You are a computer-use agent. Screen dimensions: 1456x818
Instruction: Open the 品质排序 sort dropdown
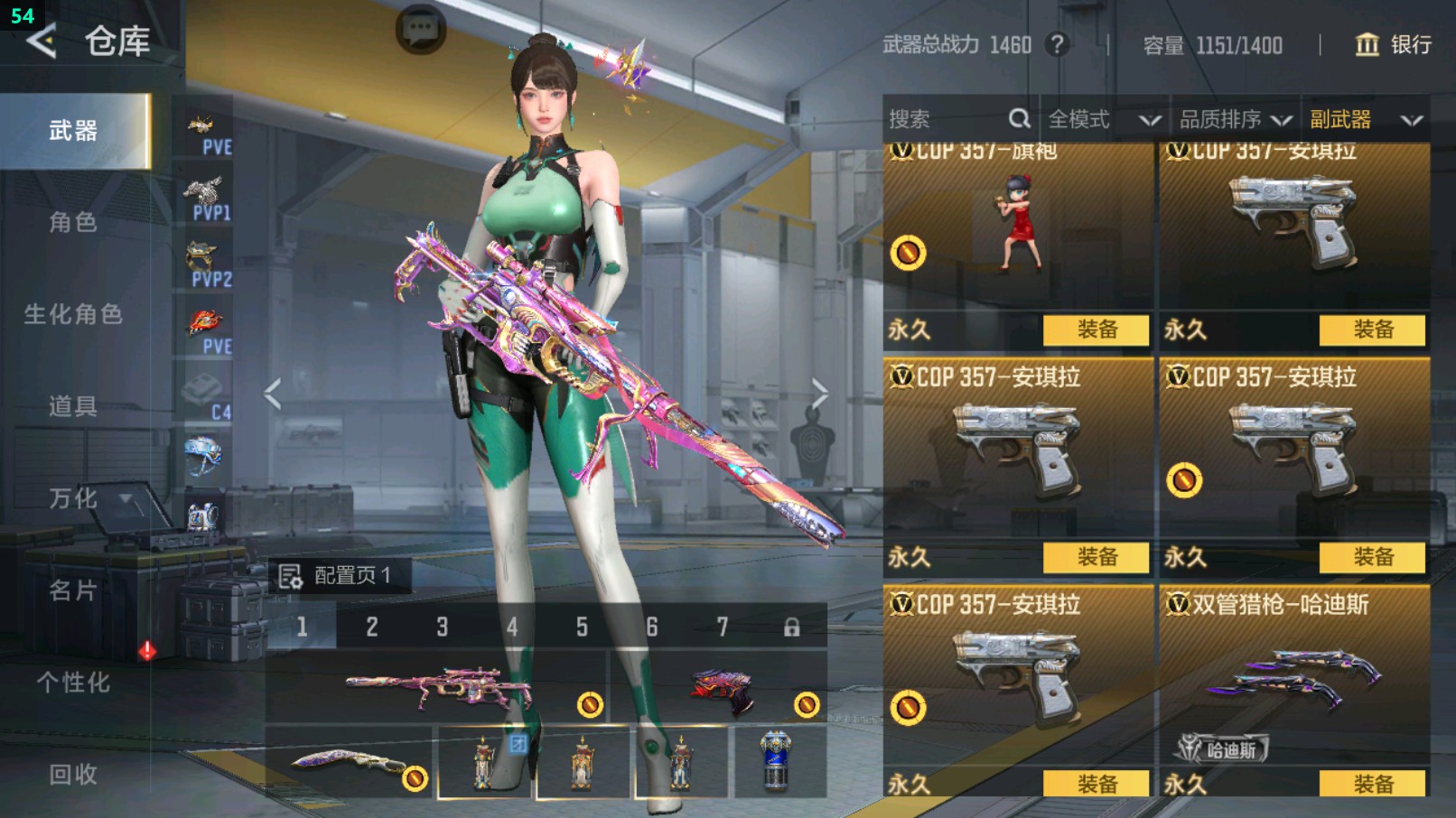coord(1235,119)
